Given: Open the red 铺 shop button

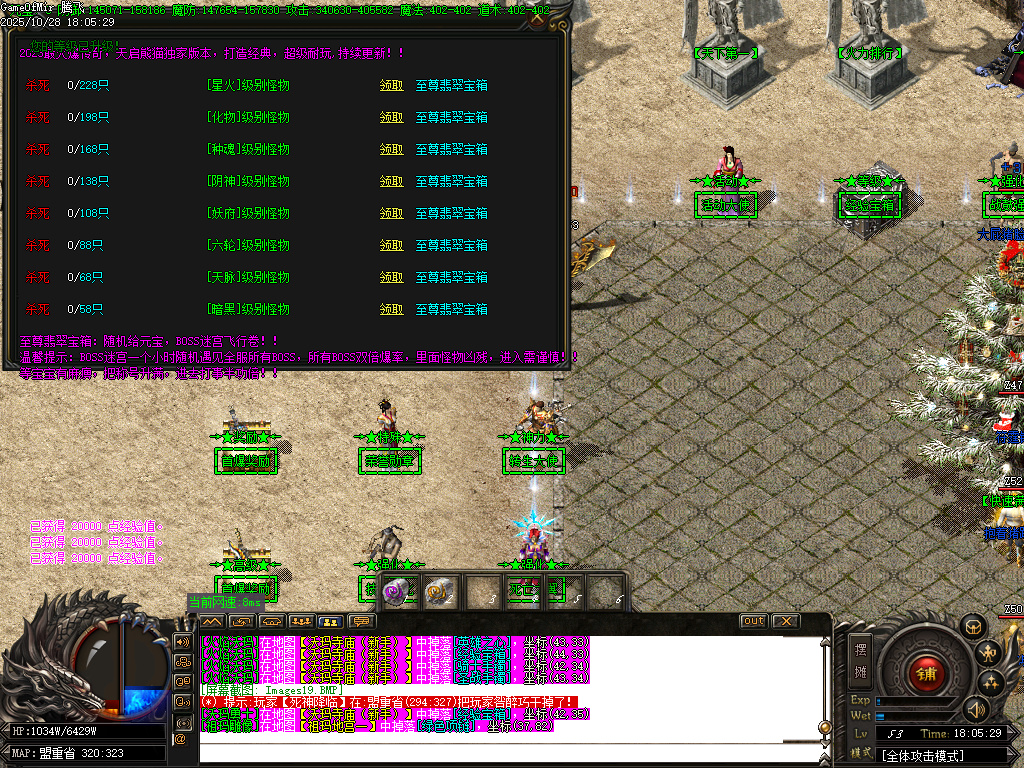Looking at the screenshot, I should pyautogui.click(x=926, y=673).
